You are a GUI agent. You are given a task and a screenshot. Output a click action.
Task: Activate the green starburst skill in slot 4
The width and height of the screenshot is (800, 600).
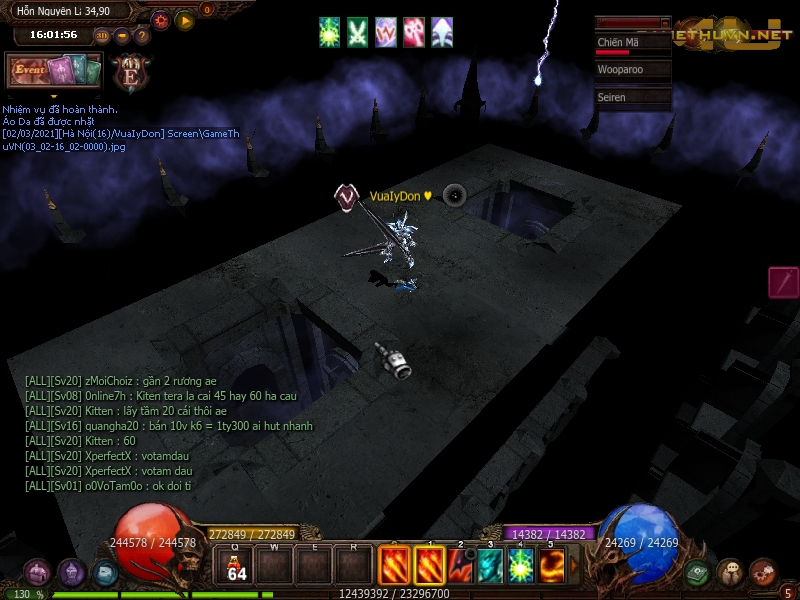click(520, 566)
